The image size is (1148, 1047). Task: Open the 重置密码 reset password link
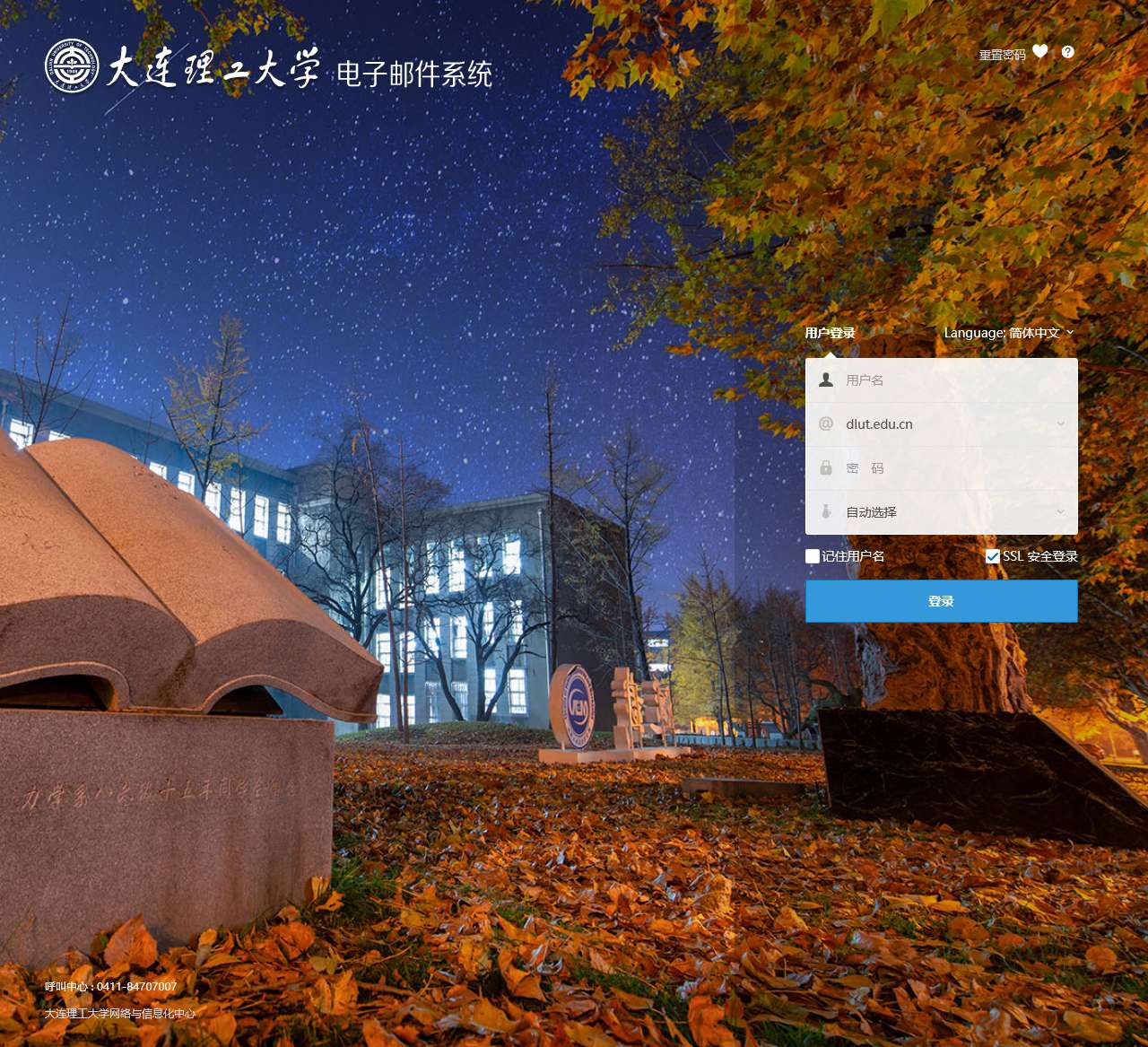(1002, 55)
